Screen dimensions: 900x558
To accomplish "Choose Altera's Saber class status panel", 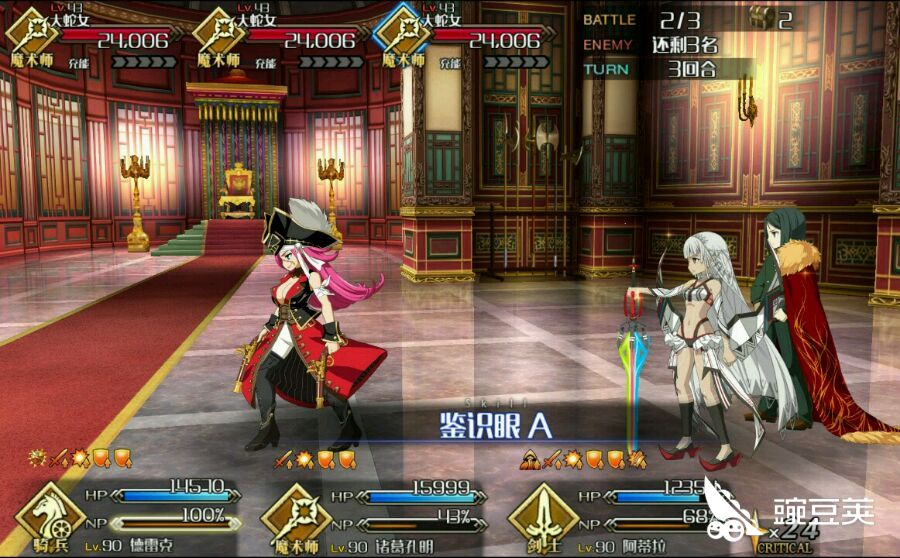I will pyautogui.click(x=622, y=515).
